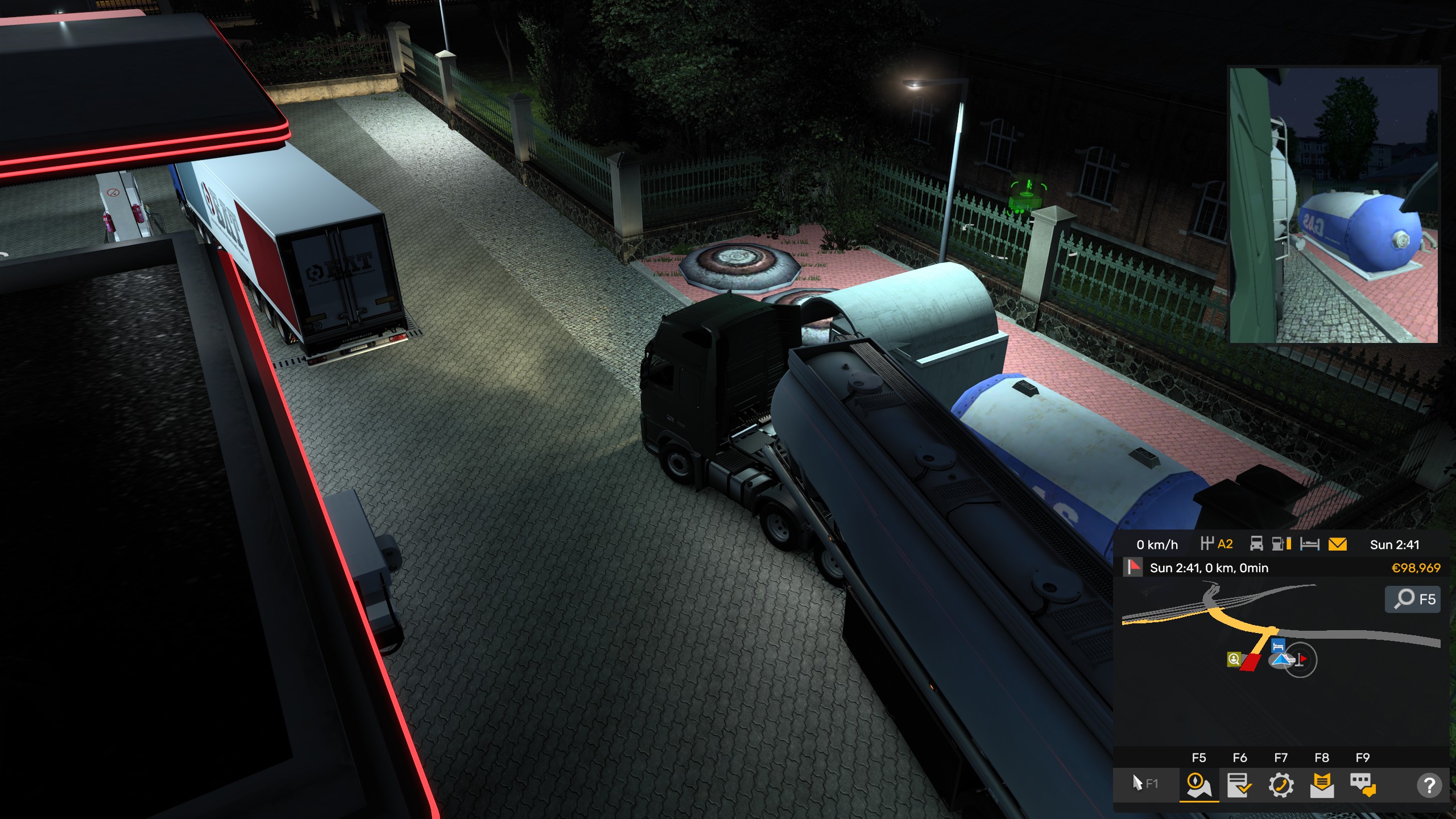The image size is (1456, 819).
Task: Click the rest bed status icon
Action: click(x=1309, y=544)
